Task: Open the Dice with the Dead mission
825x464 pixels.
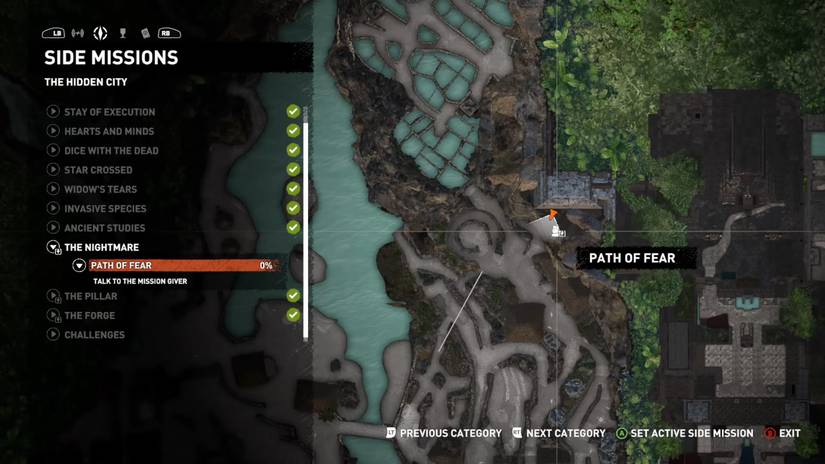Action: click(111, 151)
